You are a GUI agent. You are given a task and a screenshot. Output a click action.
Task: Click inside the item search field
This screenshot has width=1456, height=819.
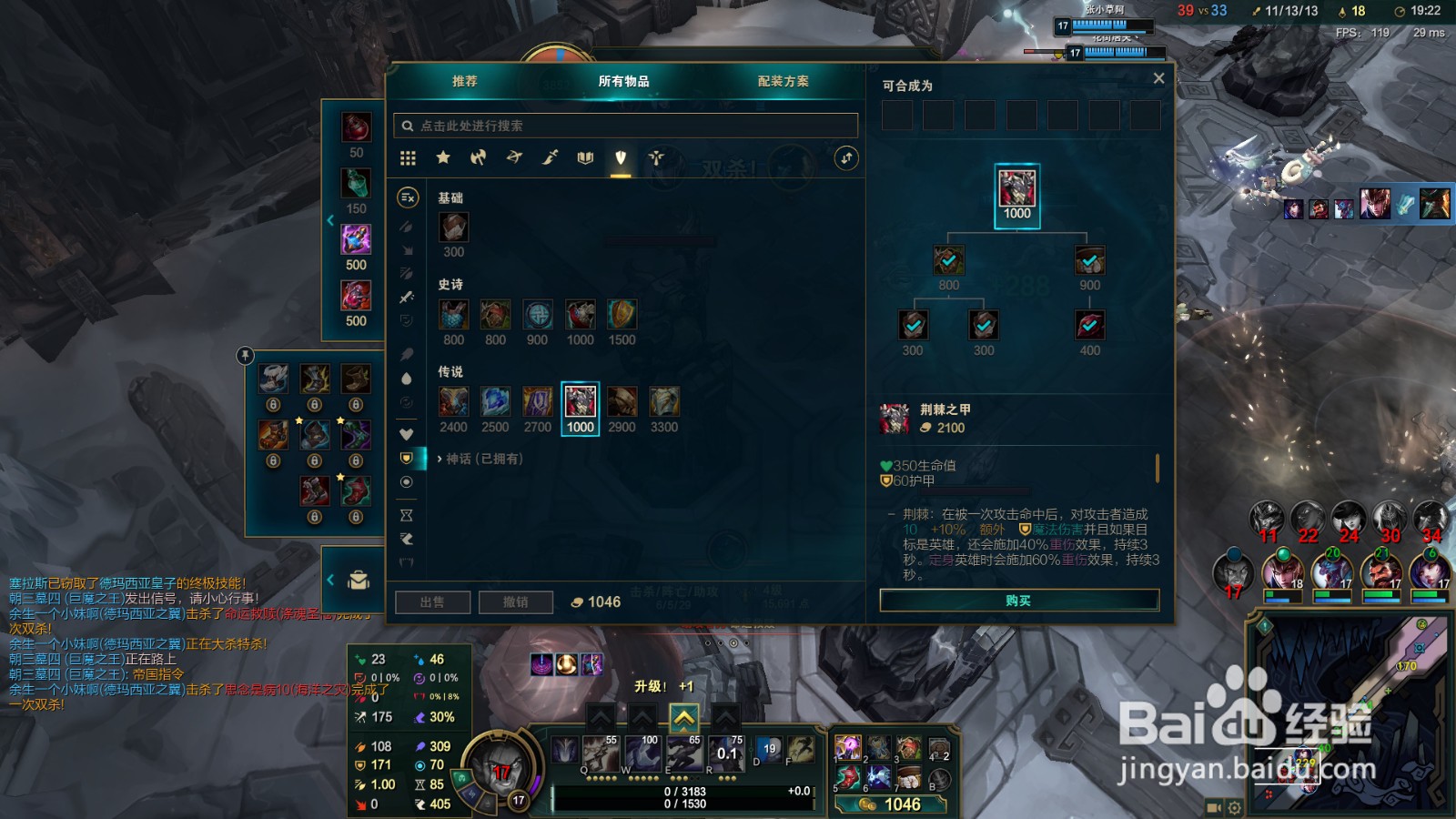click(x=626, y=126)
